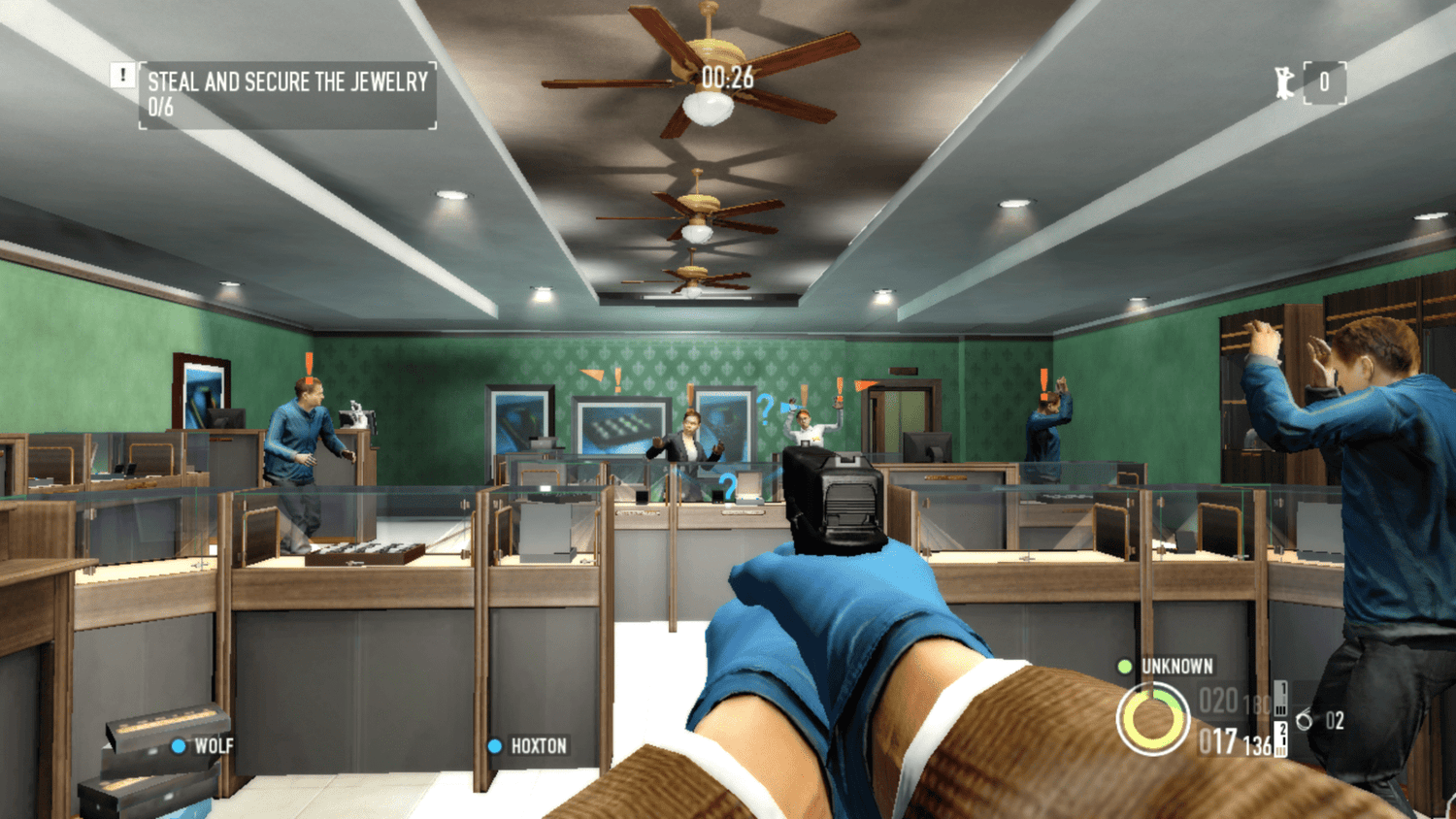Expand the hostage counter bracket frame

[x=1325, y=83]
